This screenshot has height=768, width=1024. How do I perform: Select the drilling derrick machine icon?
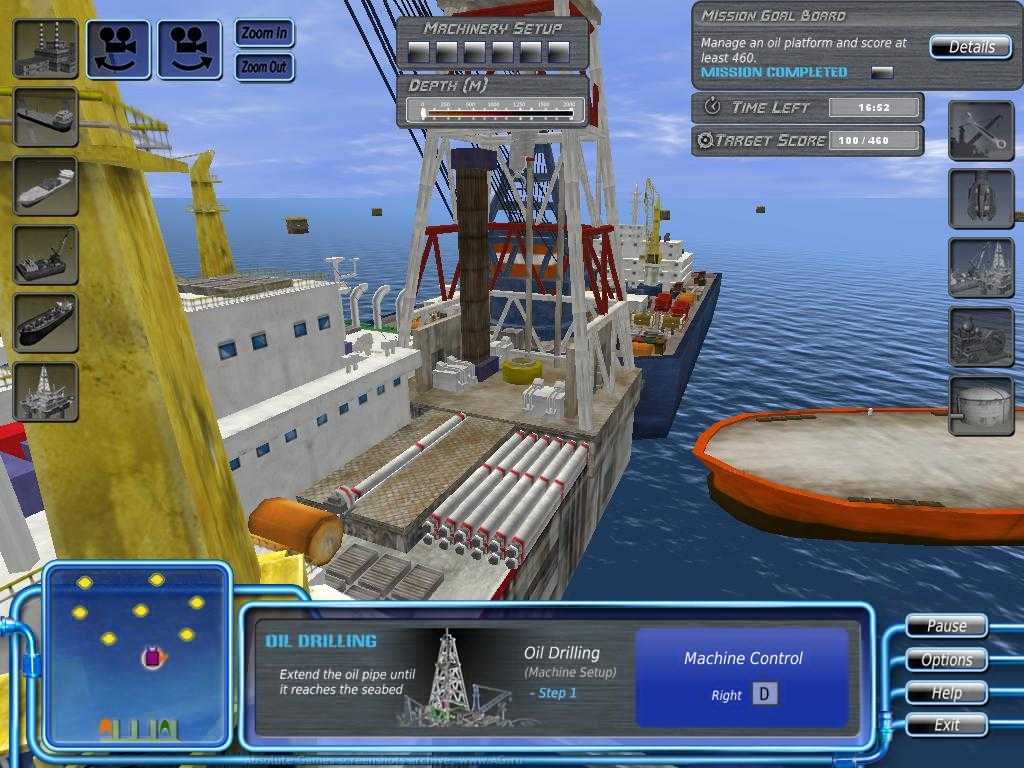[x=980, y=268]
